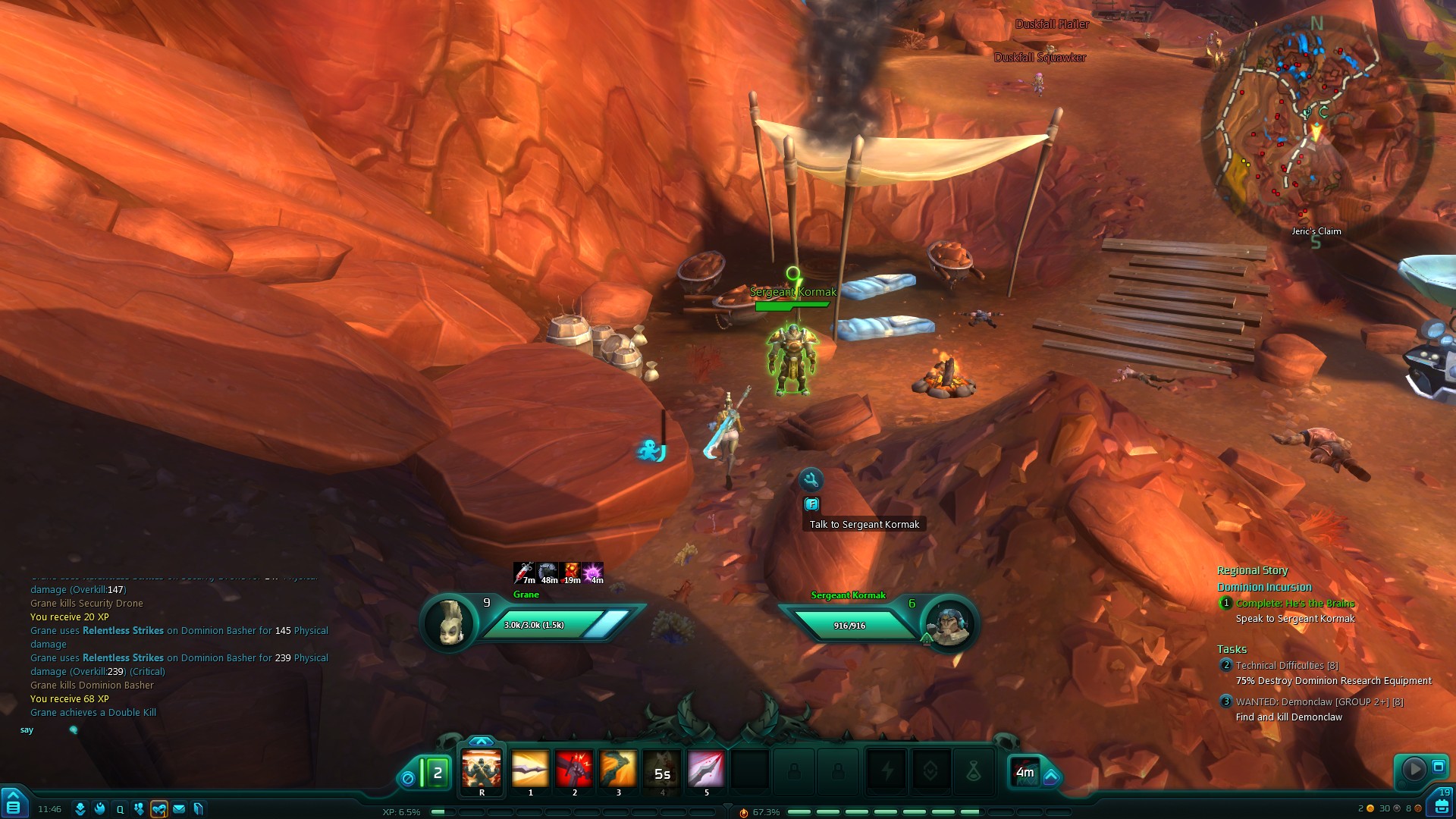Screen dimensions: 1456x819
Task: Click Grane's player portrait
Action: [x=450, y=623]
